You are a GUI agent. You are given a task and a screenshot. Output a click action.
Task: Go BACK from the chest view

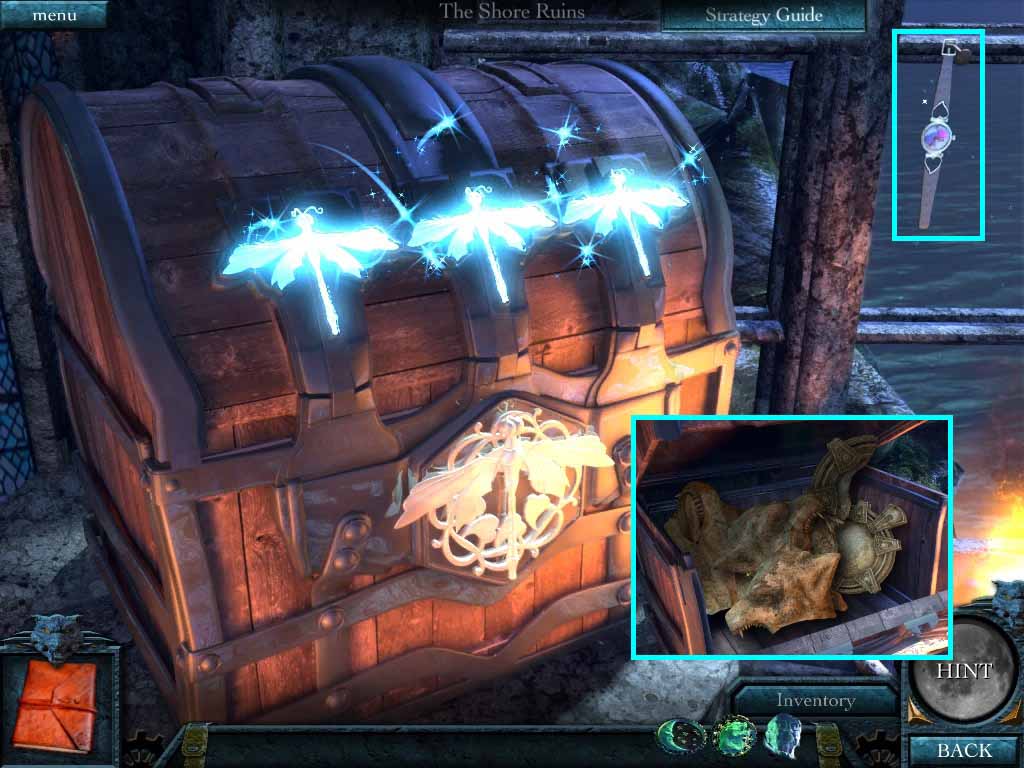coord(964,750)
